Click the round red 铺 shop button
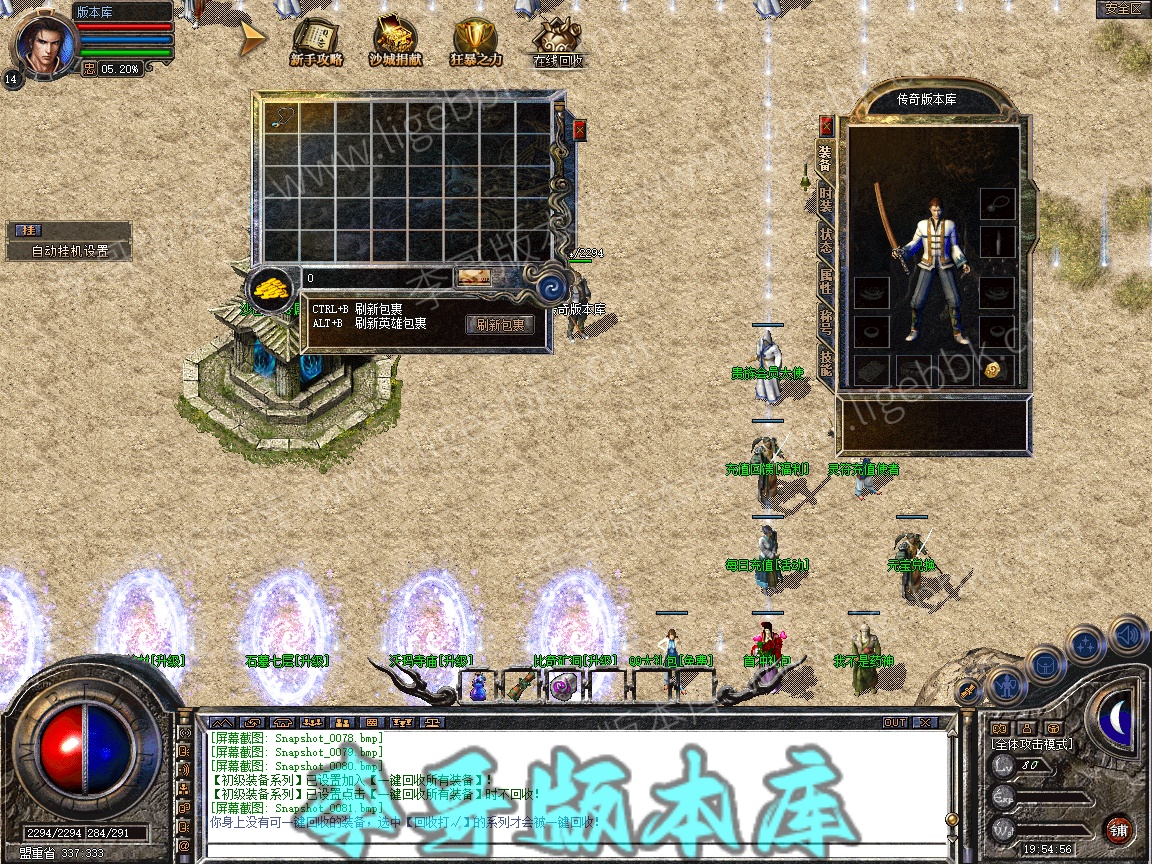Screen dimensions: 1152x864 coord(1118,829)
